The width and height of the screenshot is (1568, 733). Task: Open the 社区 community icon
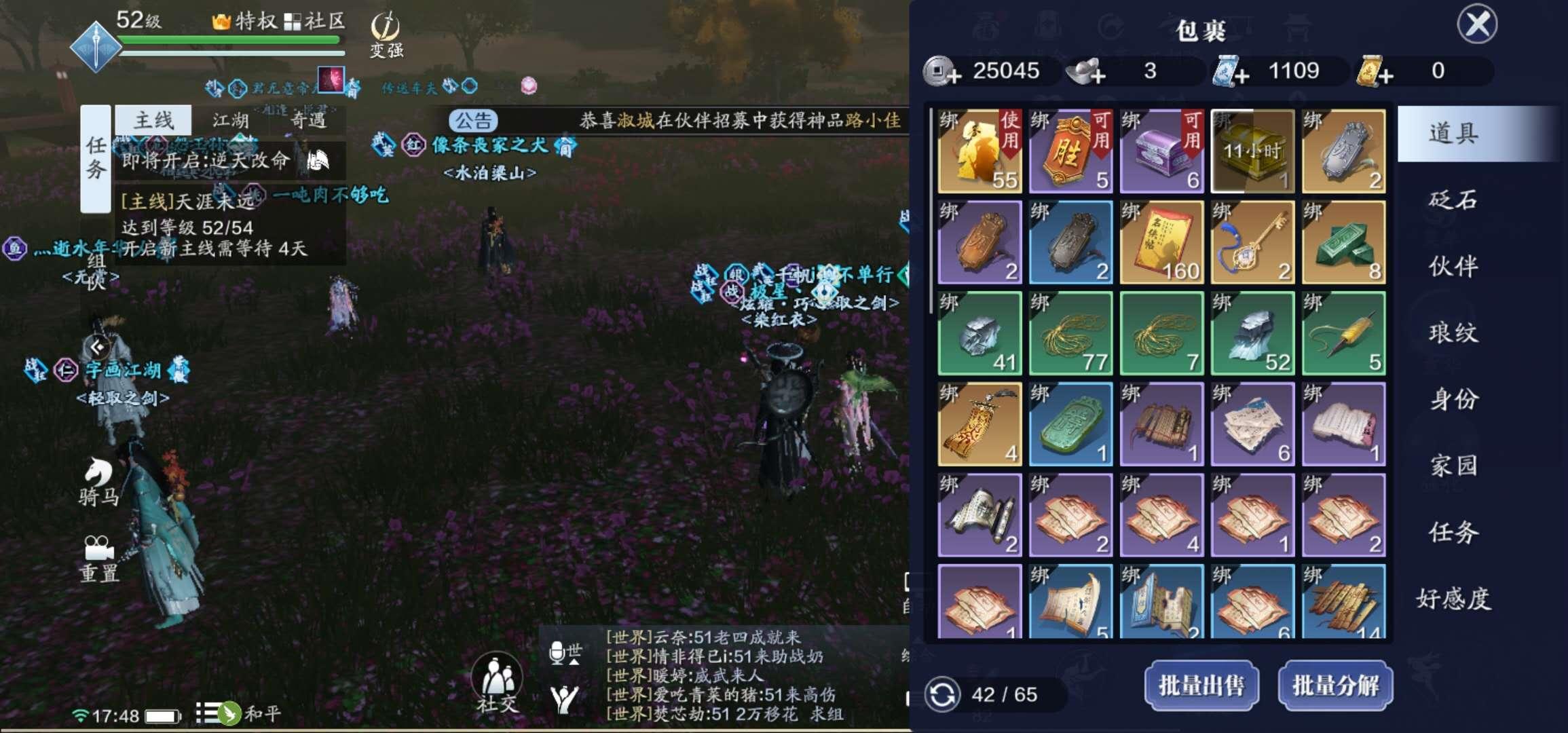click(x=310, y=20)
